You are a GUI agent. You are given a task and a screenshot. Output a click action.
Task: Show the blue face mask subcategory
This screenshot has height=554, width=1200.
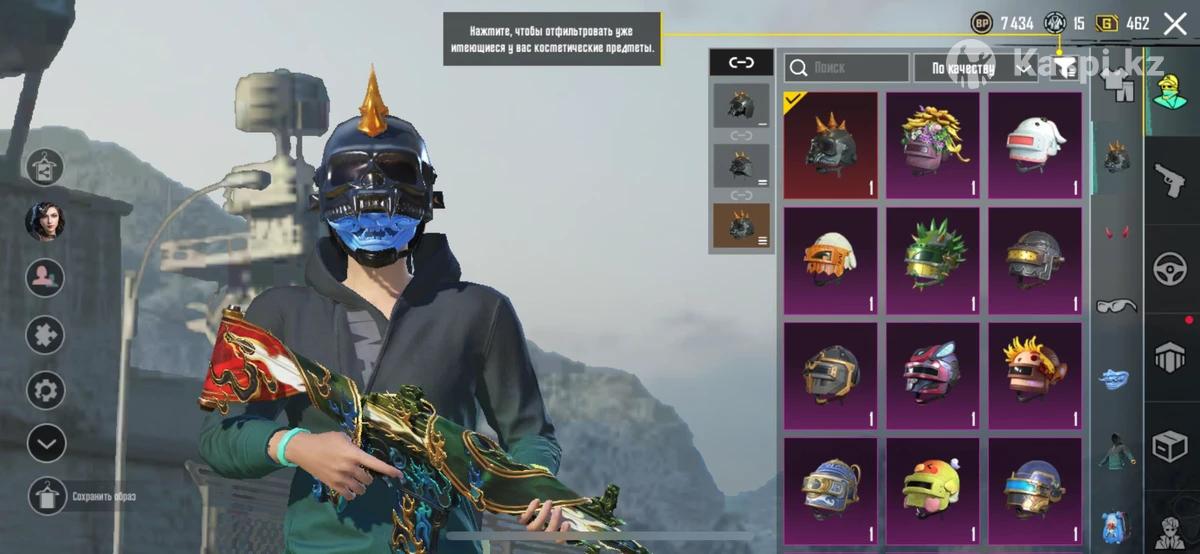[x=1116, y=379]
